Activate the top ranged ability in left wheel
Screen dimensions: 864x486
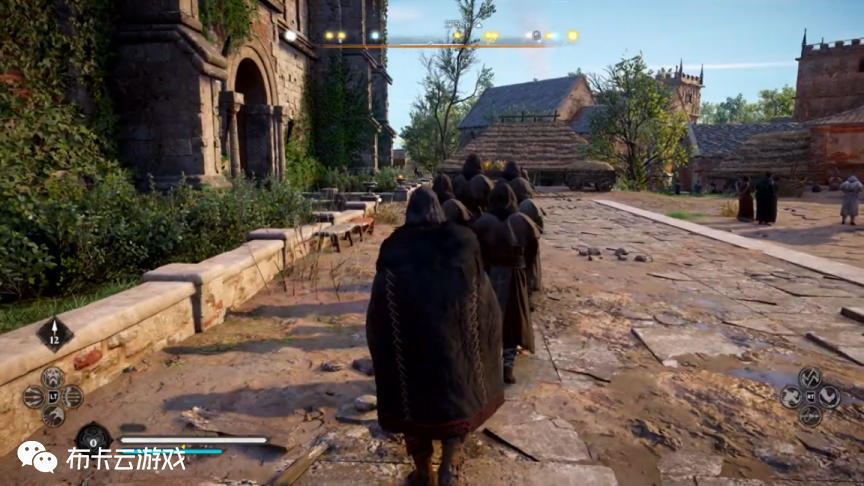[53, 377]
